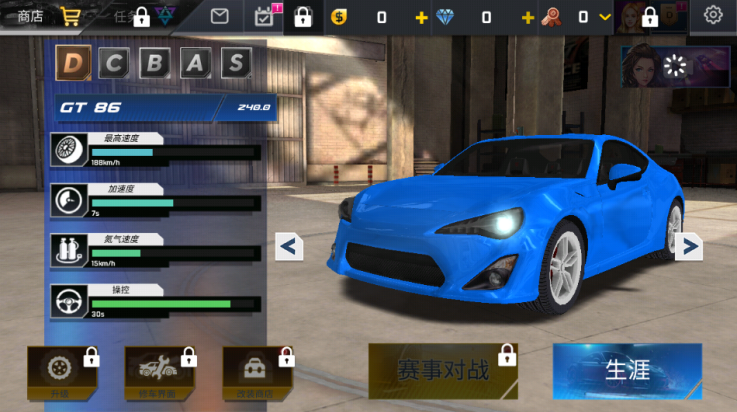This screenshot has width=737, height=412.
Task: Open the daily checklist calendar icon
Action: point(265,16)
